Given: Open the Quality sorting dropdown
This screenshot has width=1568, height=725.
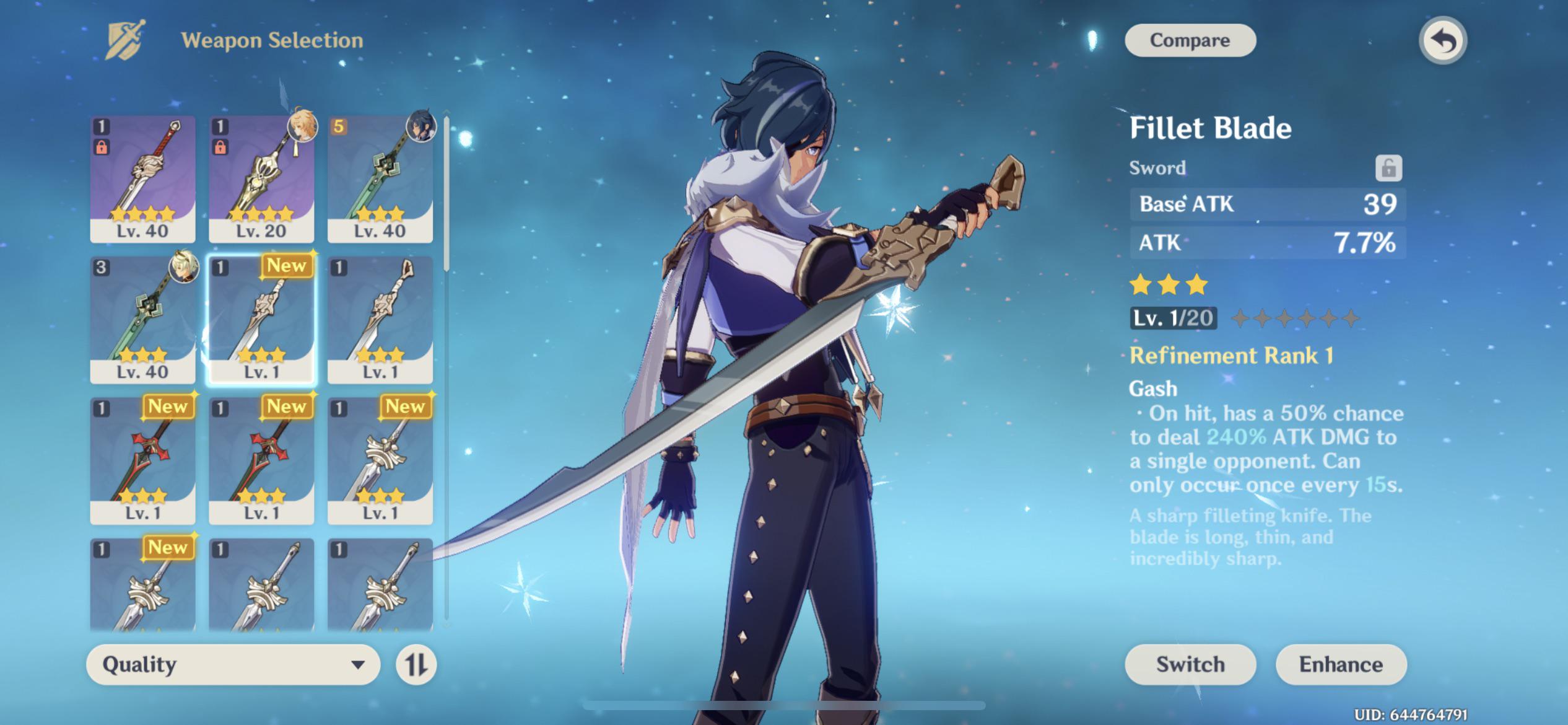Looking at the screenshot, I should [232, 665].
